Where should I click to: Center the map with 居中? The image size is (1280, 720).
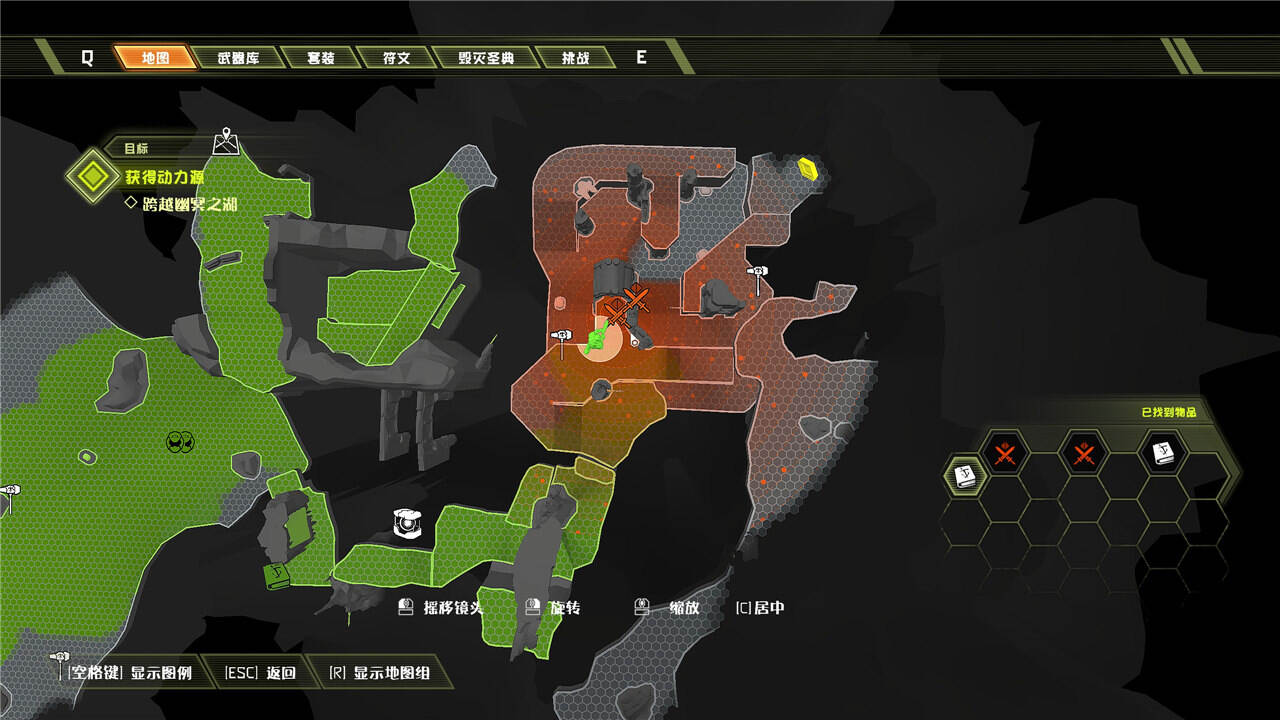[760, 607]
